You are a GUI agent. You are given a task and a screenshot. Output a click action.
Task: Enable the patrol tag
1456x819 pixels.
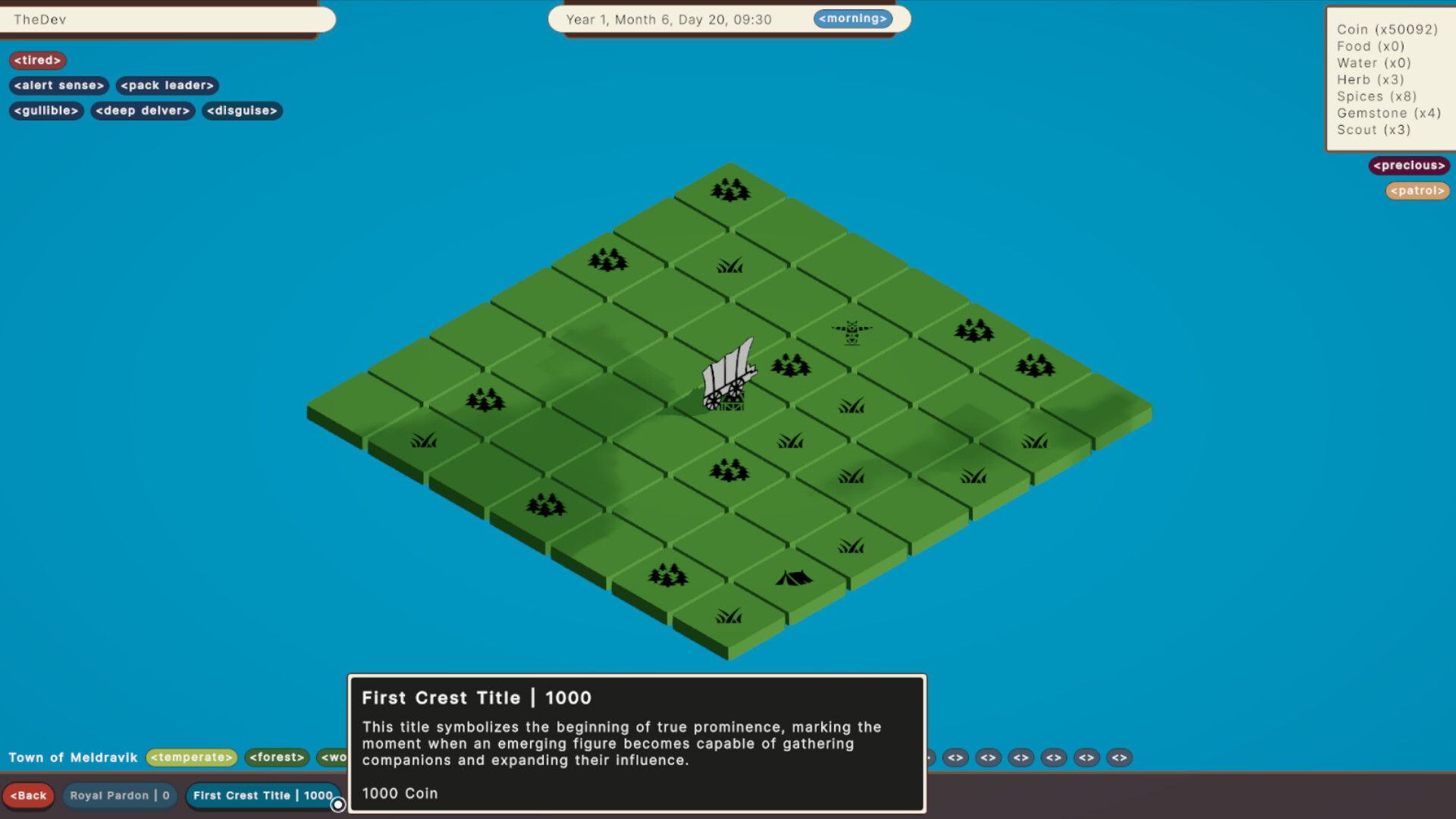(x=1417, y=190)
